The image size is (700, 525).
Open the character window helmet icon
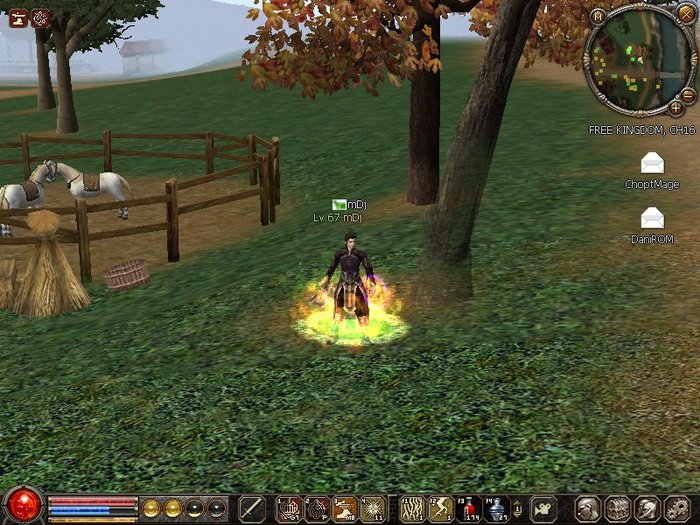pos(589,508)
